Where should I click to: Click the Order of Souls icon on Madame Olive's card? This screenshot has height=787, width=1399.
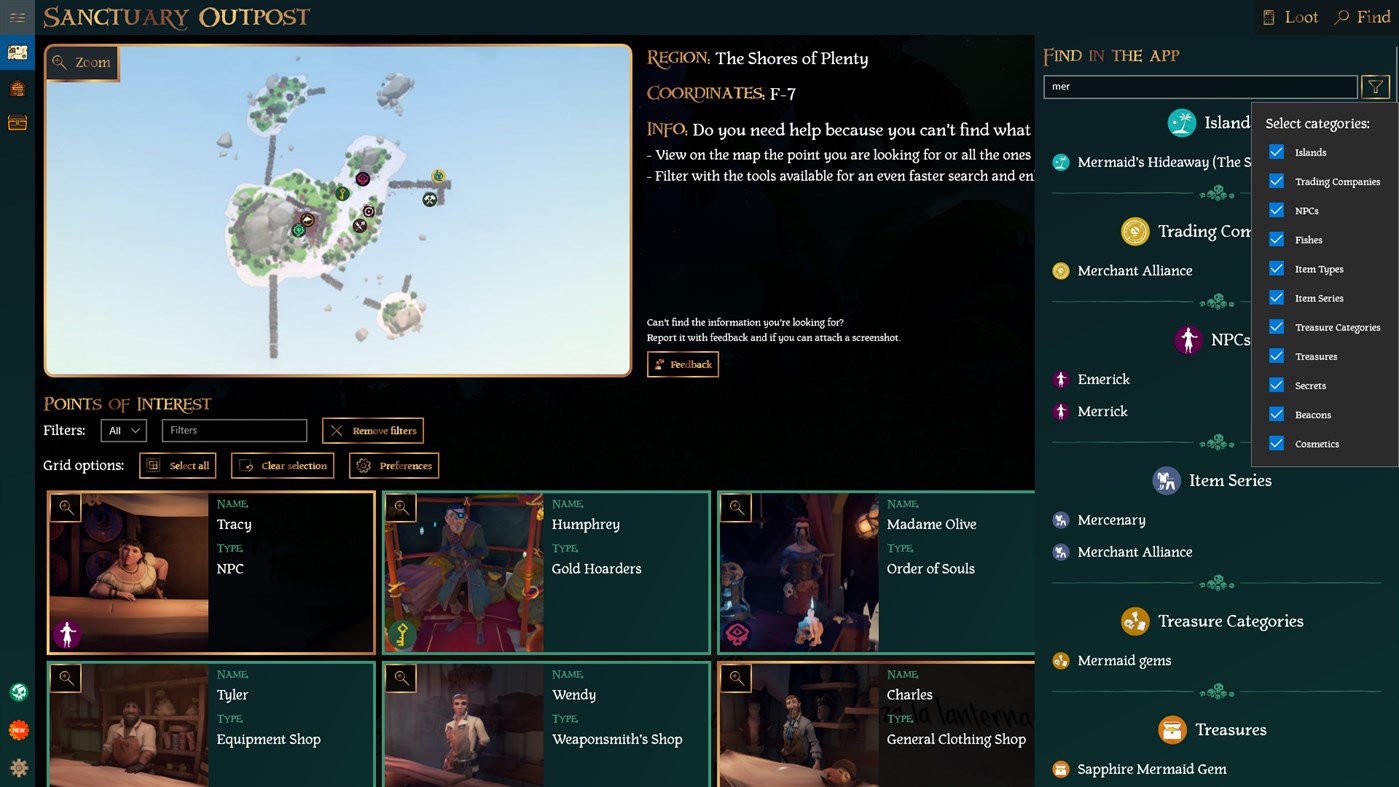click(x=737, y=634)
